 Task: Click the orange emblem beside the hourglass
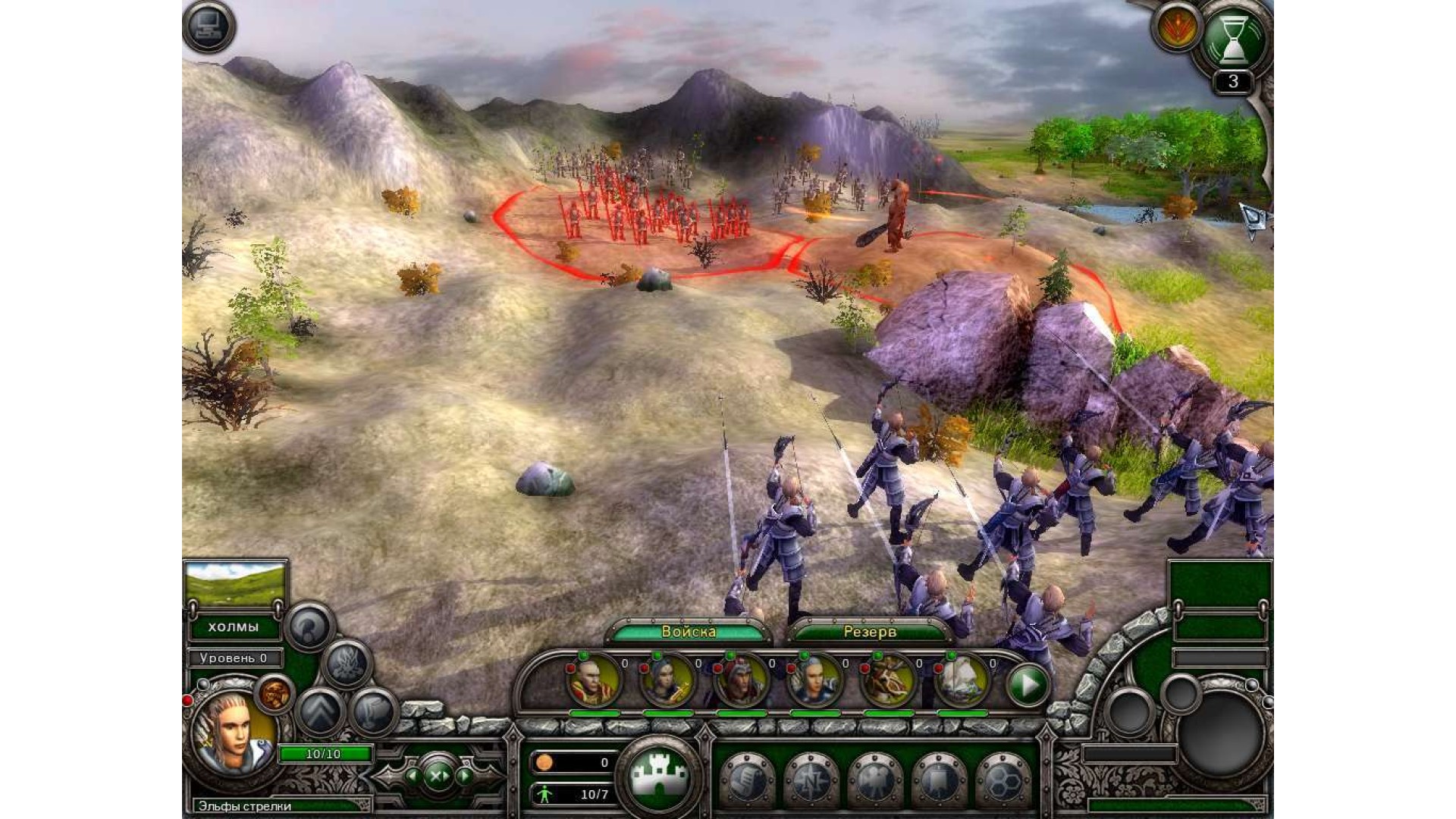pos(1176,28)
